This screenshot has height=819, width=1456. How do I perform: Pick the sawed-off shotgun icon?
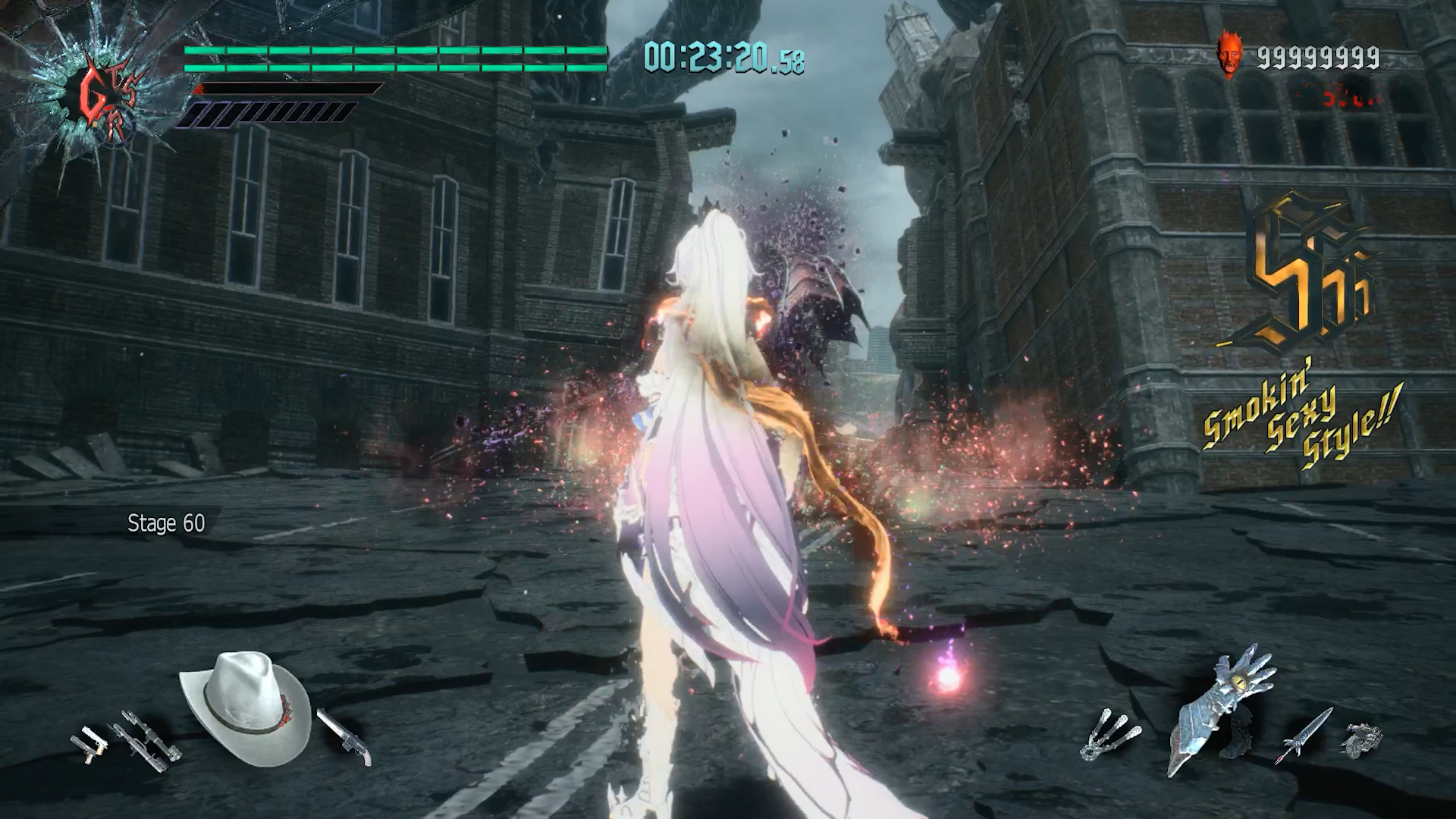point(345,737)
